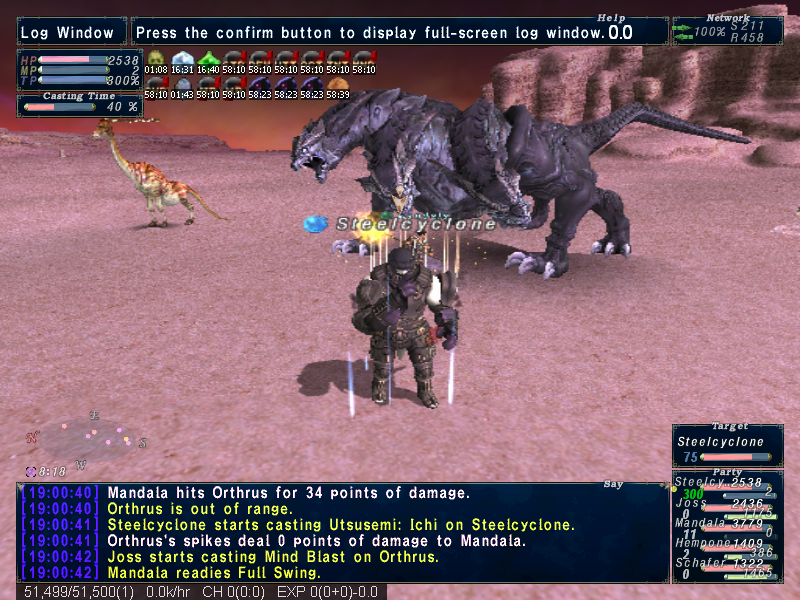This screenshot has width=800, height=600.
Task: Click the green triangle buff icon
Action: pyautogui.click(x=208, y=58)
